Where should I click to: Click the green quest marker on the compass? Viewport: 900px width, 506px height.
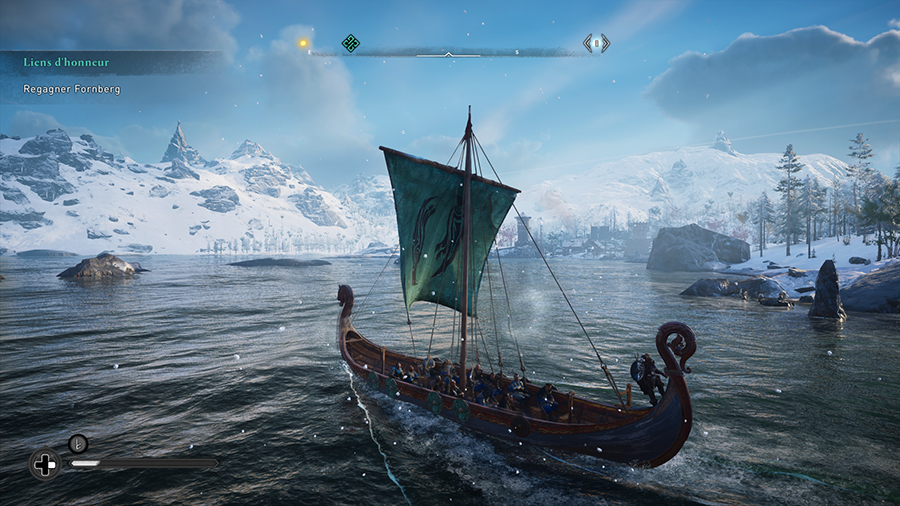[x=350, y=43]
